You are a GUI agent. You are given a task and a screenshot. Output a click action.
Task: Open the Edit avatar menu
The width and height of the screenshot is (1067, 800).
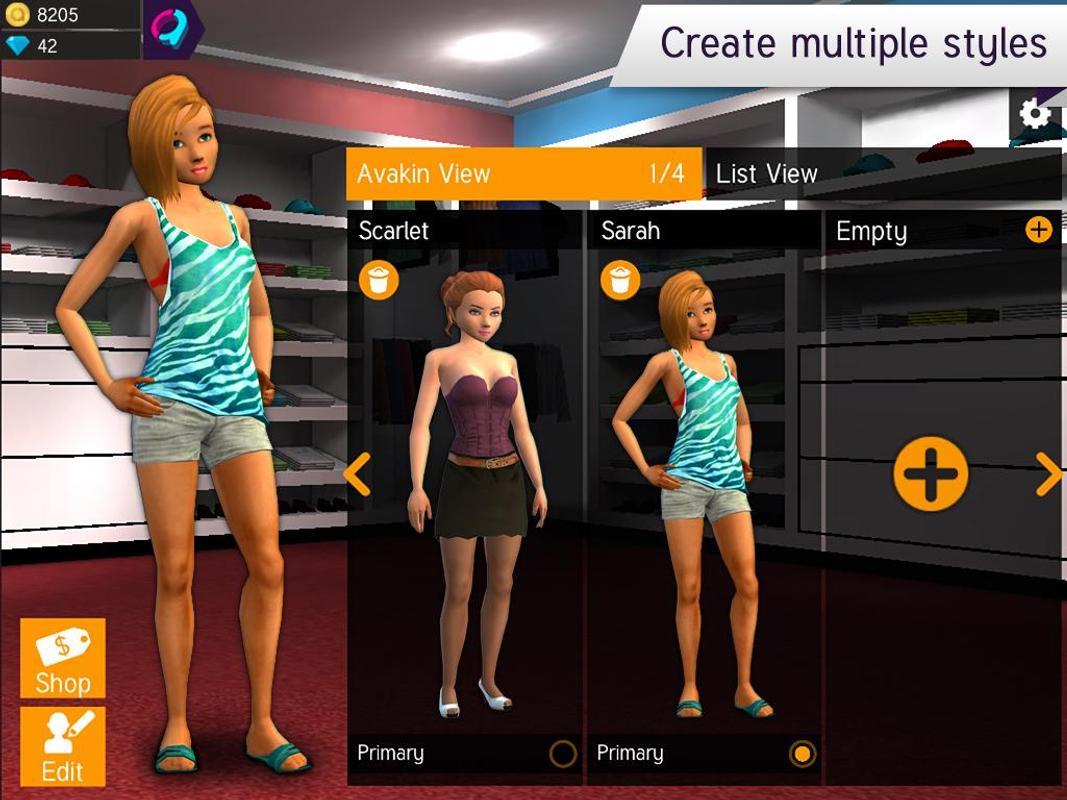(62, 747)
